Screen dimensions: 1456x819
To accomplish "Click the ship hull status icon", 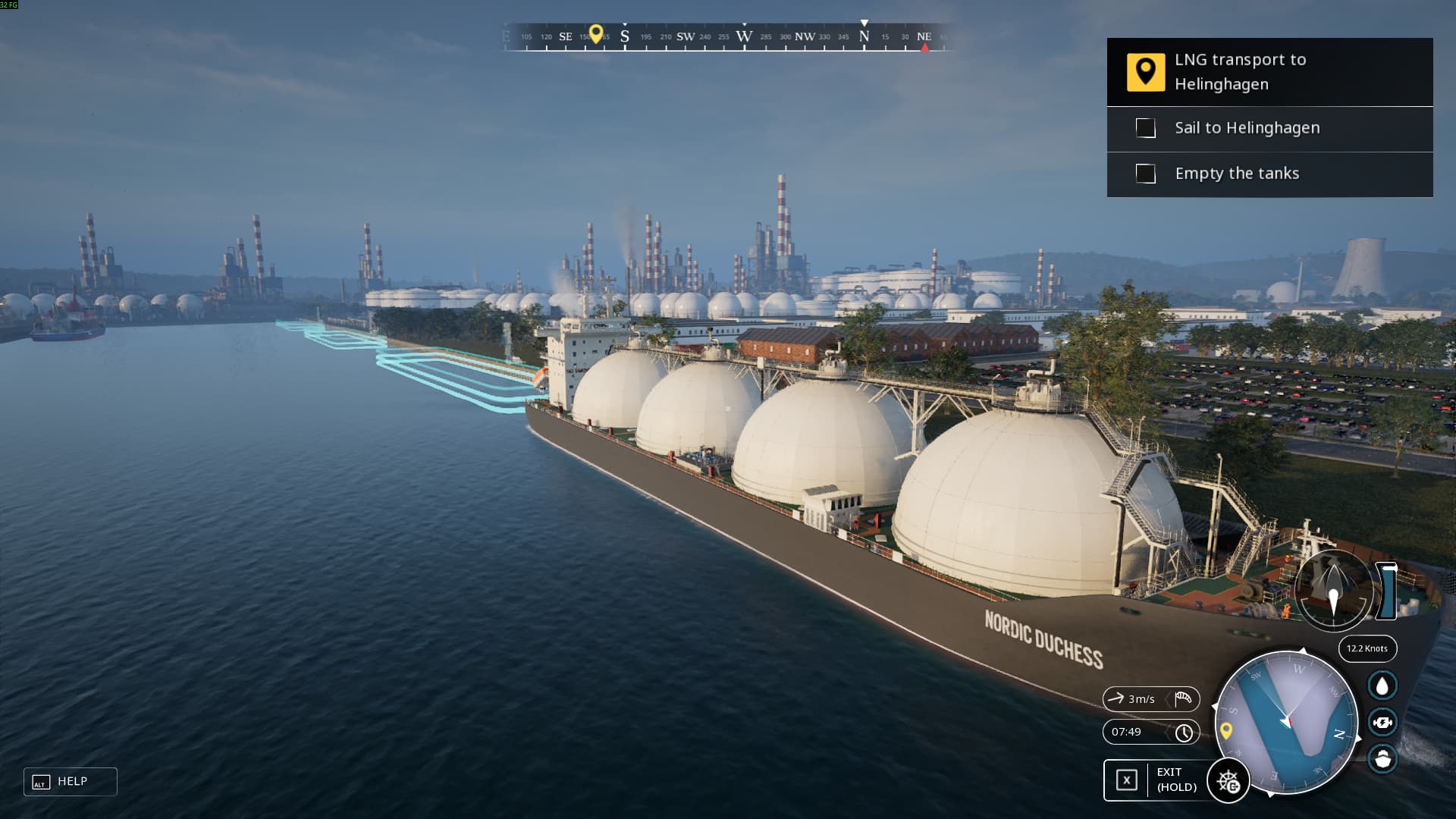I will 1382,758.
